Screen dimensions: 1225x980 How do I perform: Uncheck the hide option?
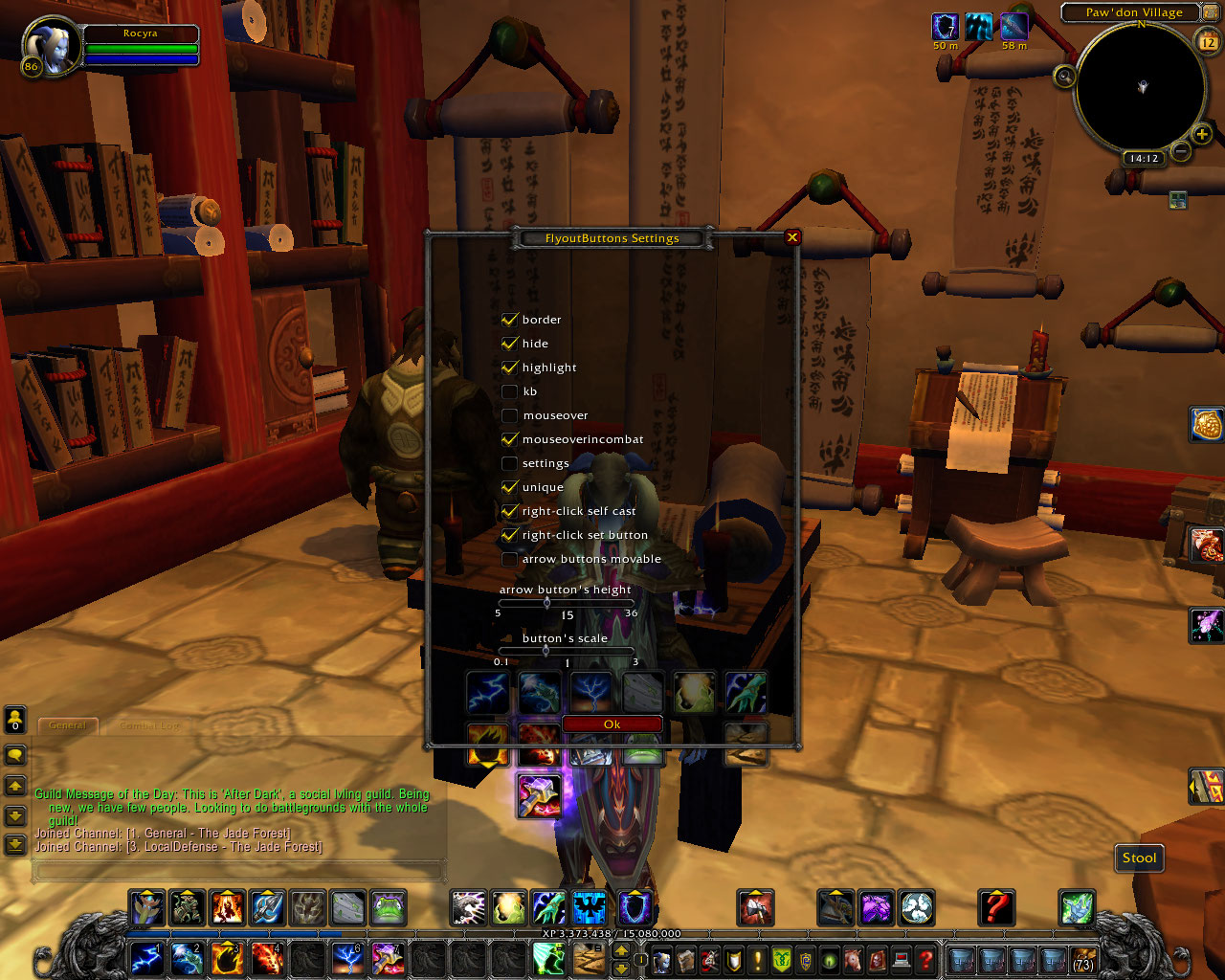coord(509,344)
